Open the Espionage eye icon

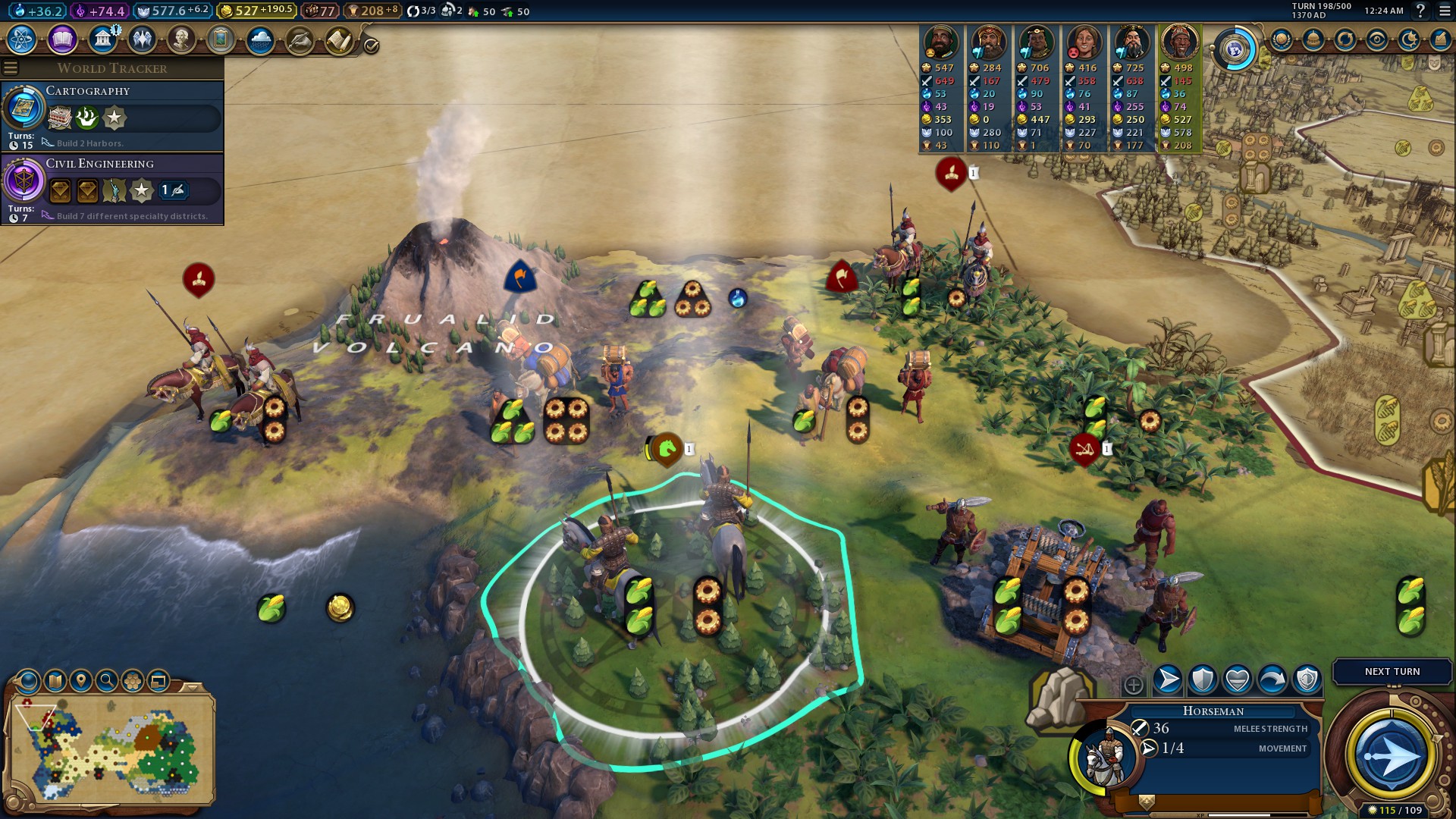[1377, 39]
